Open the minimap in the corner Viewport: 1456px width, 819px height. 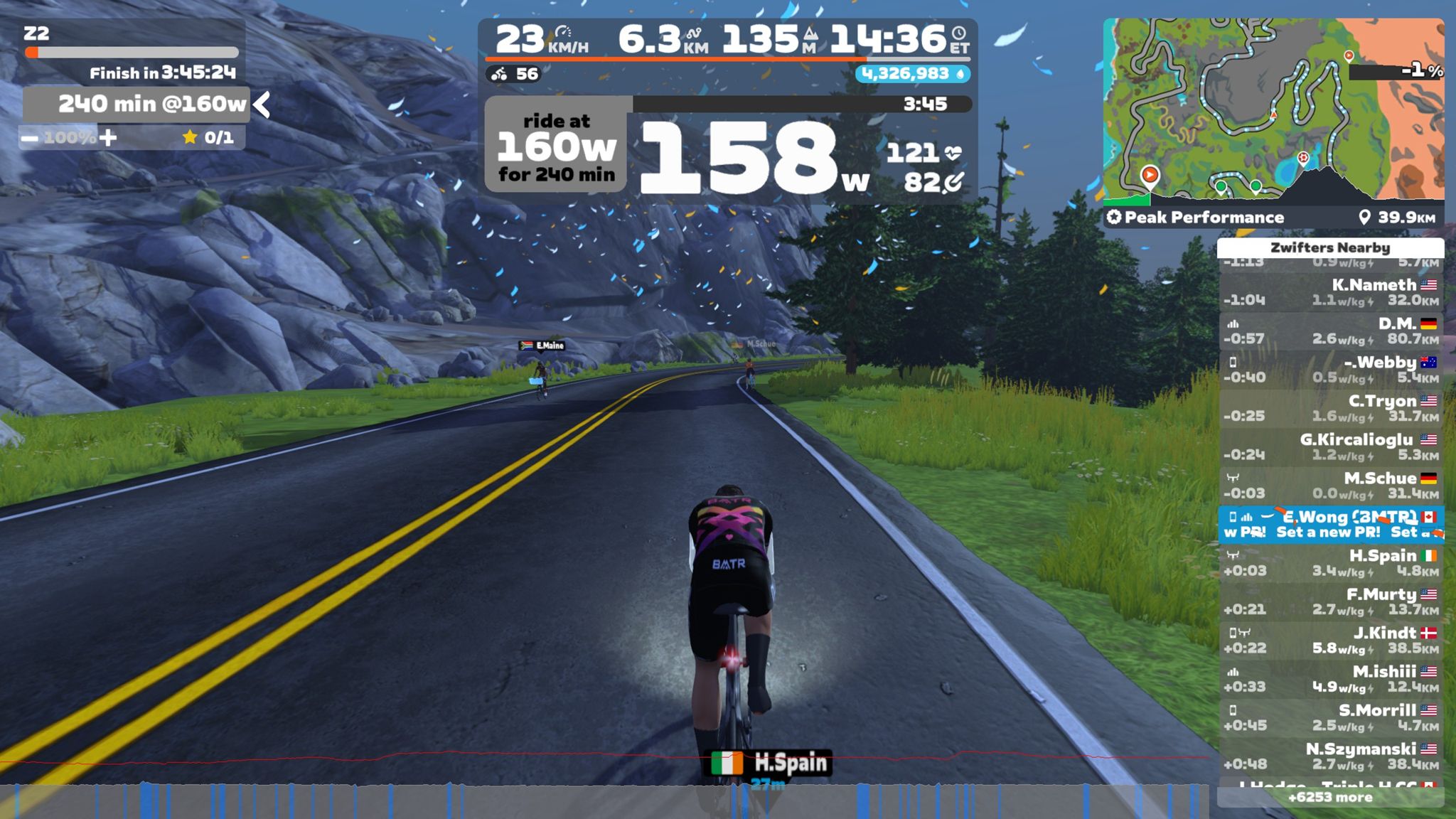(1273, 110)
